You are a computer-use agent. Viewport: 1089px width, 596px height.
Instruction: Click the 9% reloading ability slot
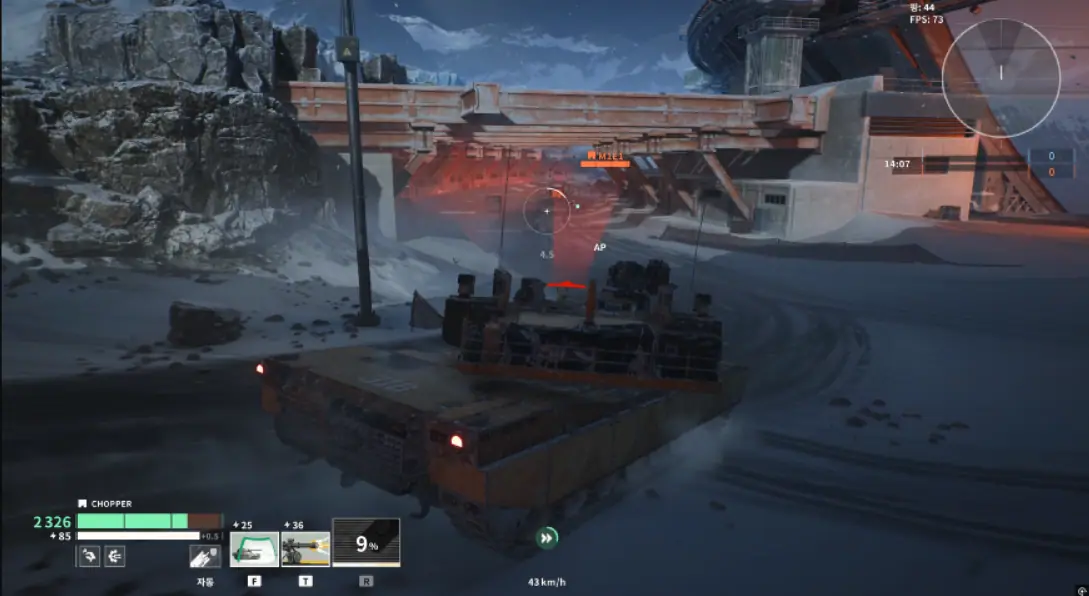tap(366, 544)
